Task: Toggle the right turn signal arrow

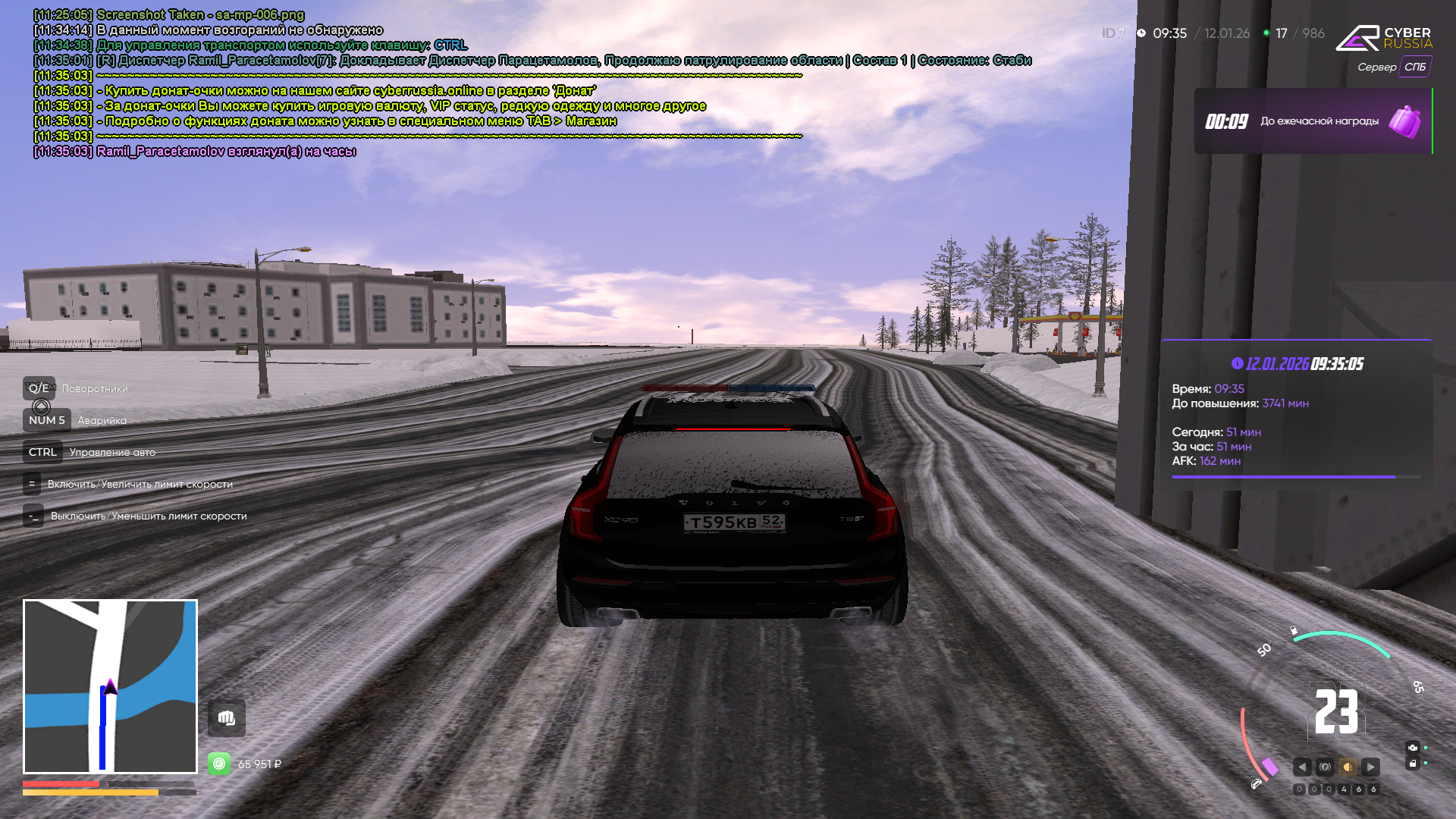Action: pyautogui.click(x=1370, y=767)
